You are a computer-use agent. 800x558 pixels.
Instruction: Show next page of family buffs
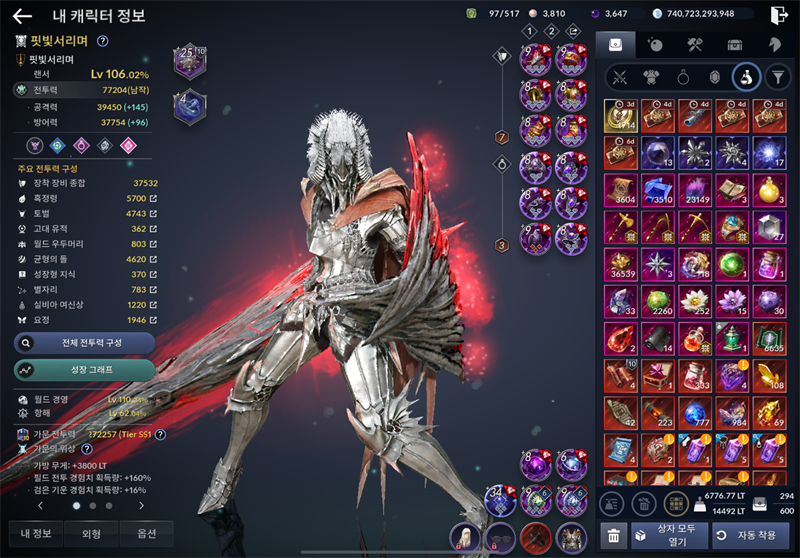coord(141,506)
